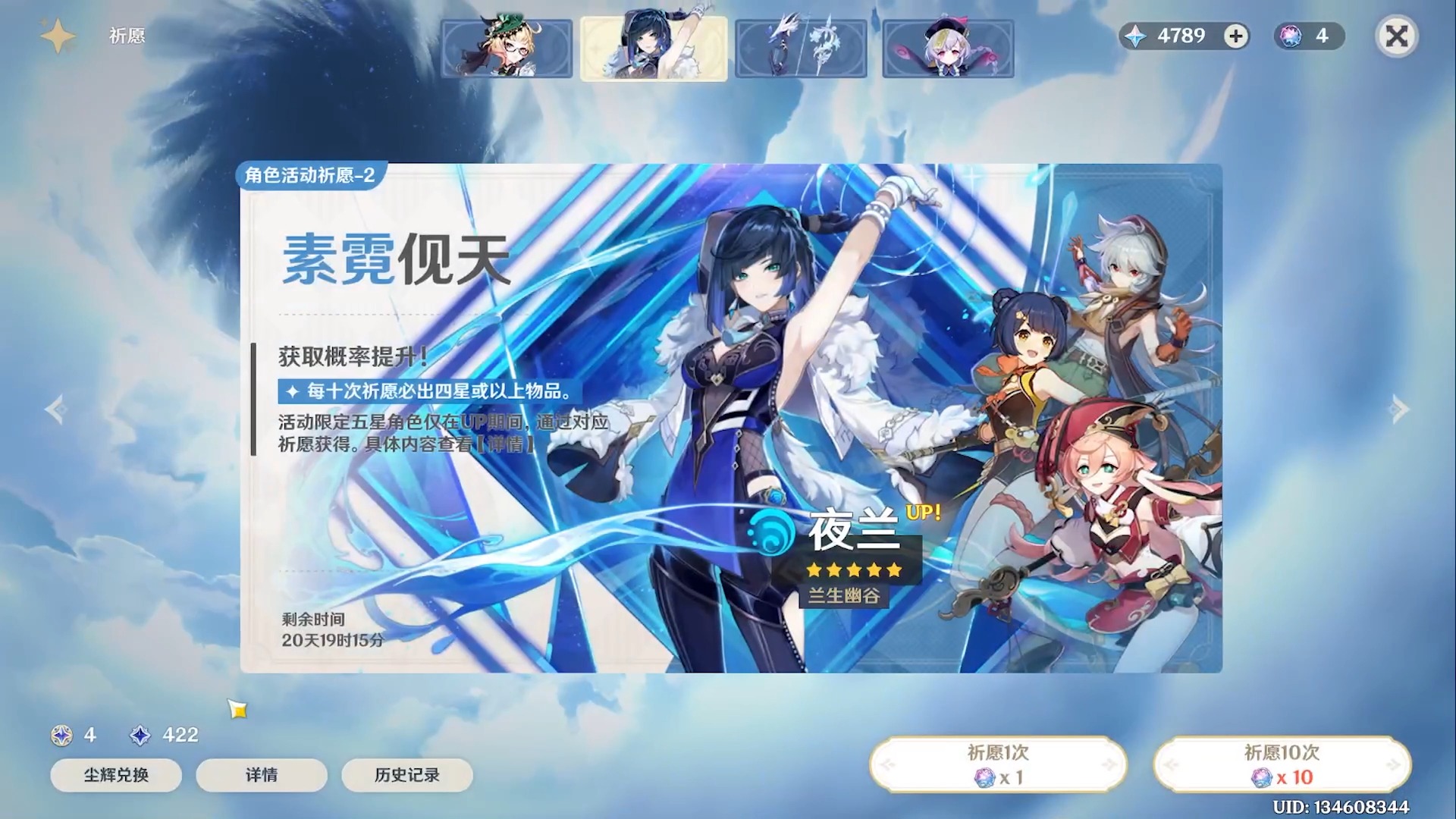
Task: Open 历史记录 wish history
Action: point(407,775)
